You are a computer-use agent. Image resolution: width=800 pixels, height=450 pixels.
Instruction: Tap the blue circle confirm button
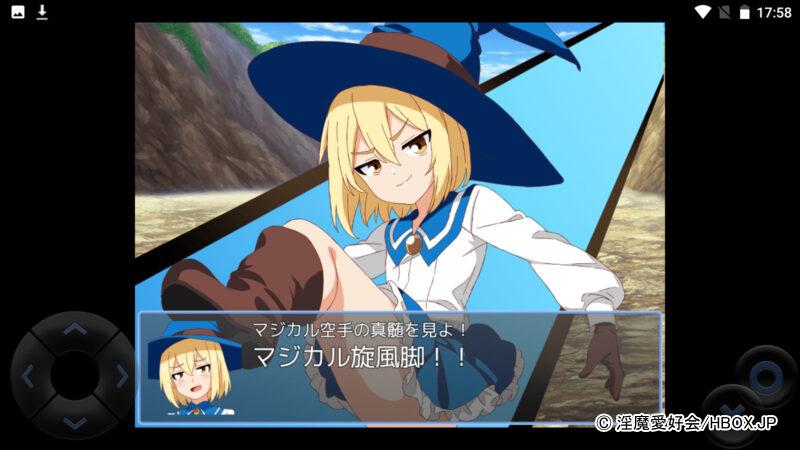(x=766, y=377)
